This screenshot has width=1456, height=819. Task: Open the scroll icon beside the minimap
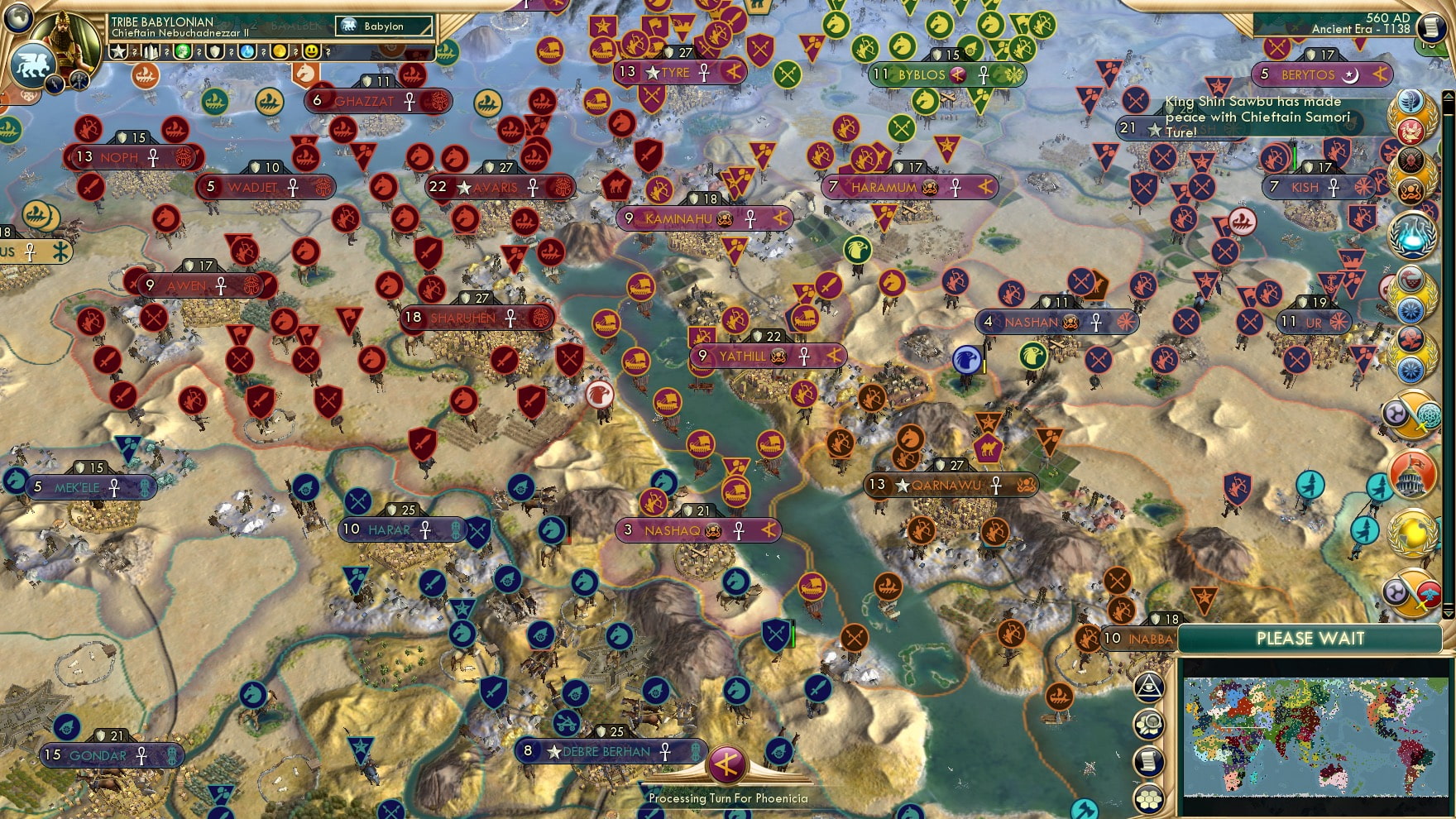1149,761
